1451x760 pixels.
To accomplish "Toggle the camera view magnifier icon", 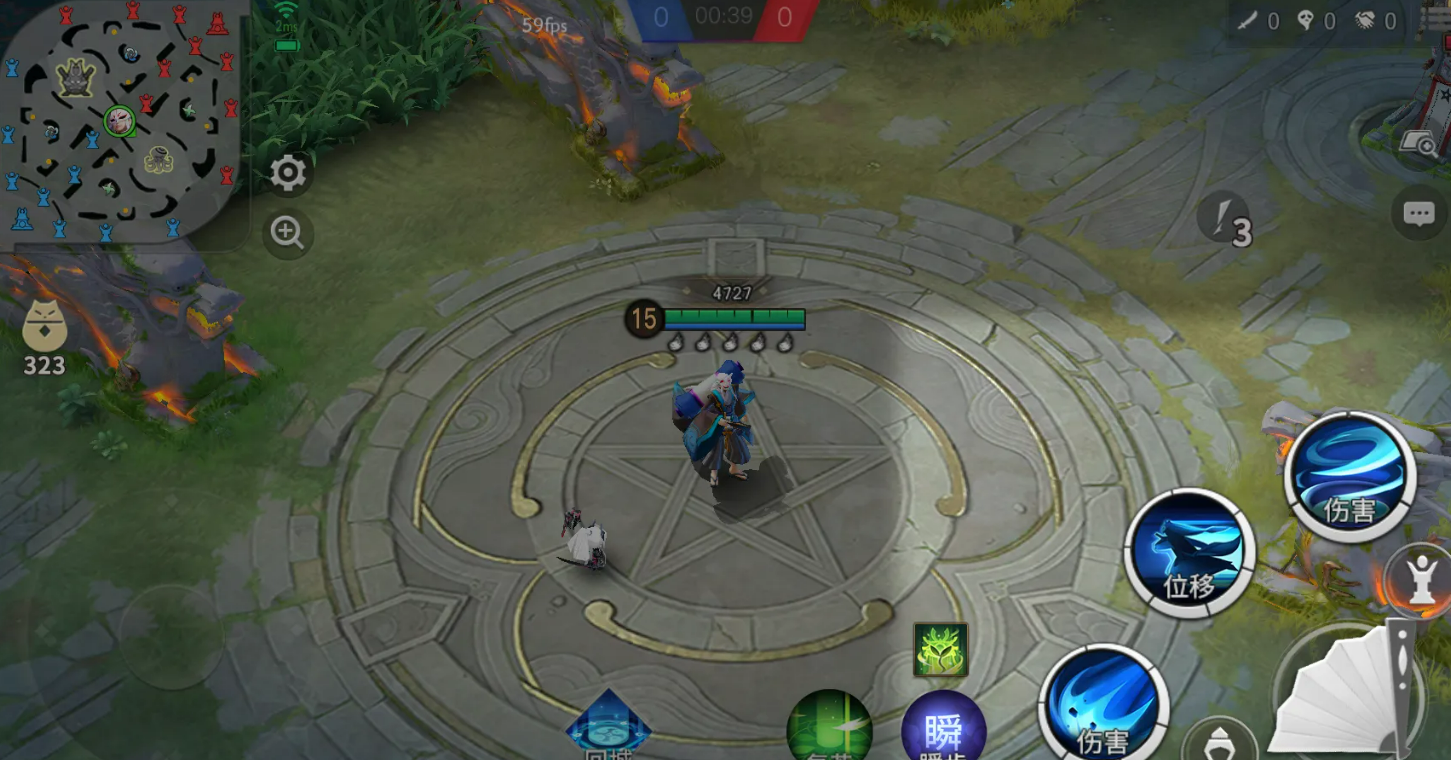I will click(x=1421, y=146).
